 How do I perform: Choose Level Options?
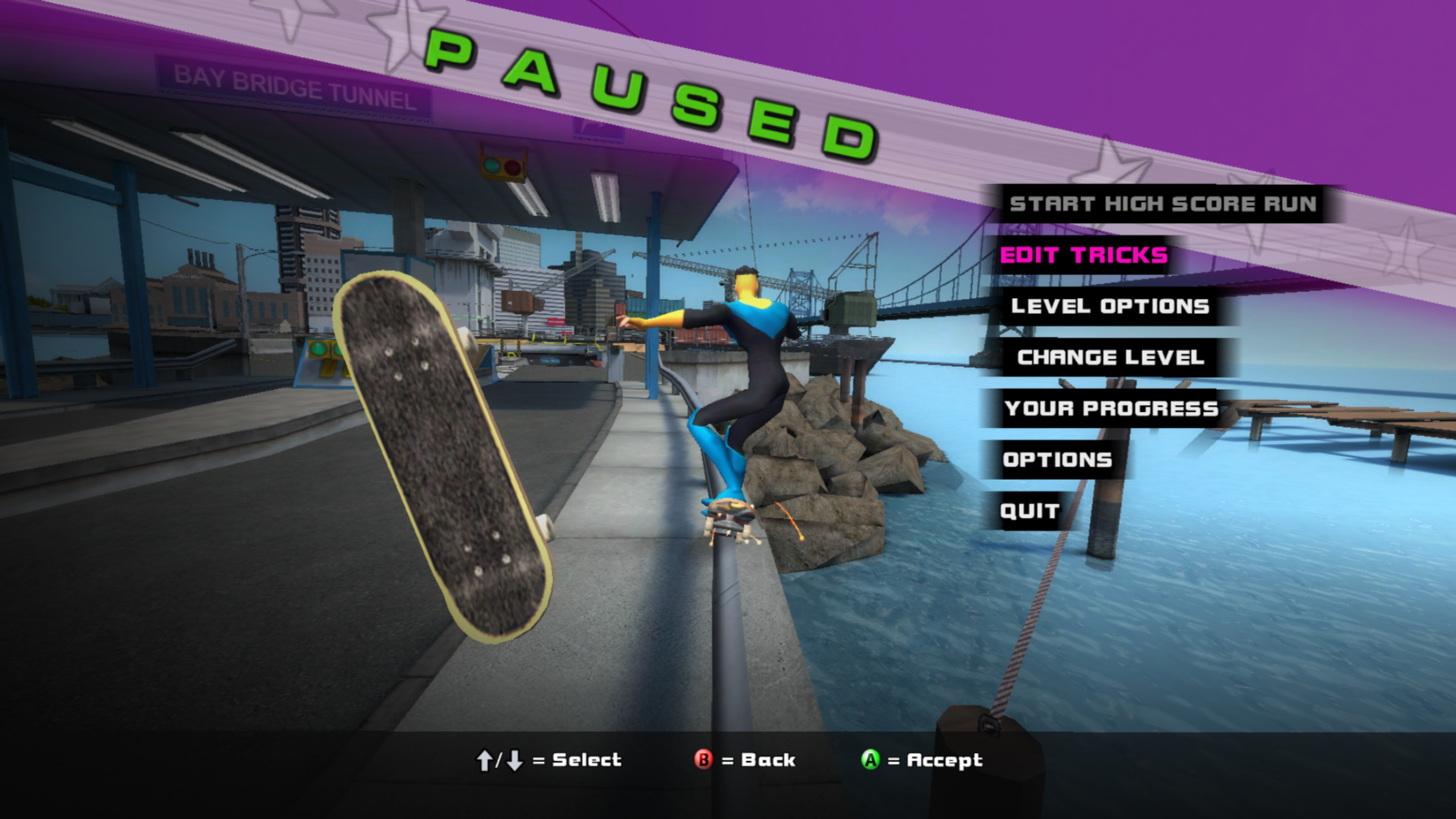tap(1109, 306)
